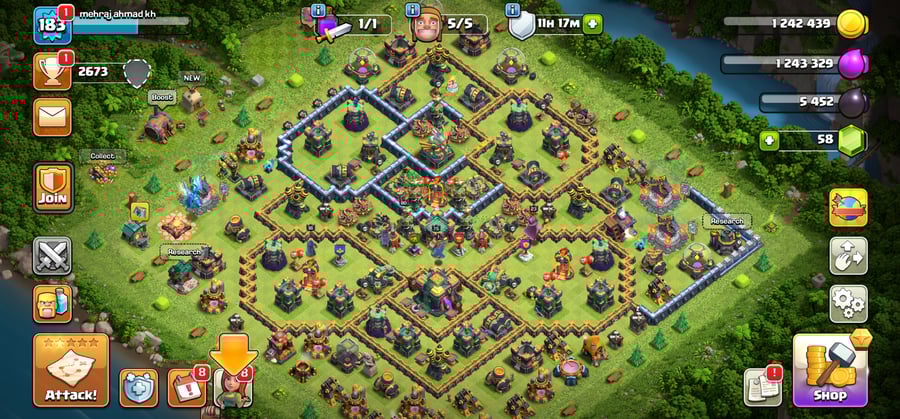This screenshot has width=900, height=419.
Task: Open the trophy league button
Action: click(x=51, y=70)
